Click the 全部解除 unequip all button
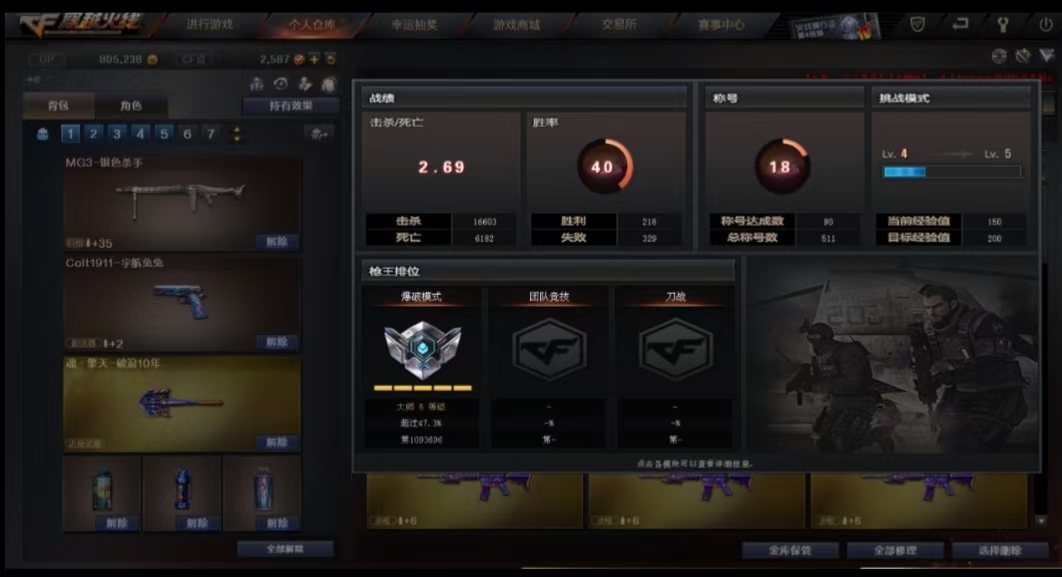The image size is (1062, 577). click(286, 549)
